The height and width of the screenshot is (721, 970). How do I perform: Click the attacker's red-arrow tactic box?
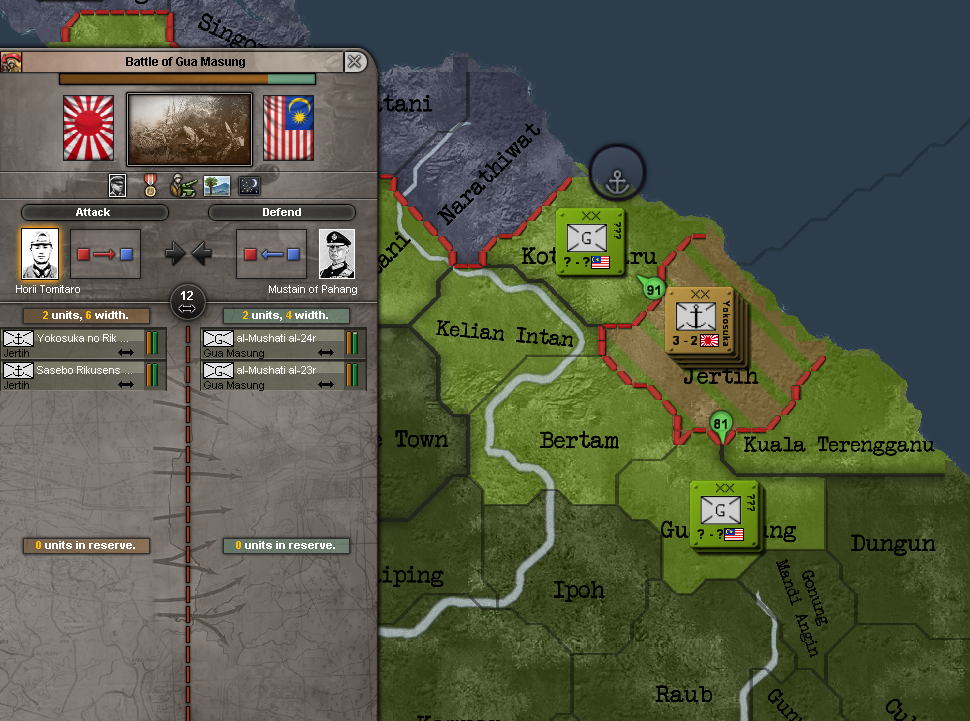[105, 254]
